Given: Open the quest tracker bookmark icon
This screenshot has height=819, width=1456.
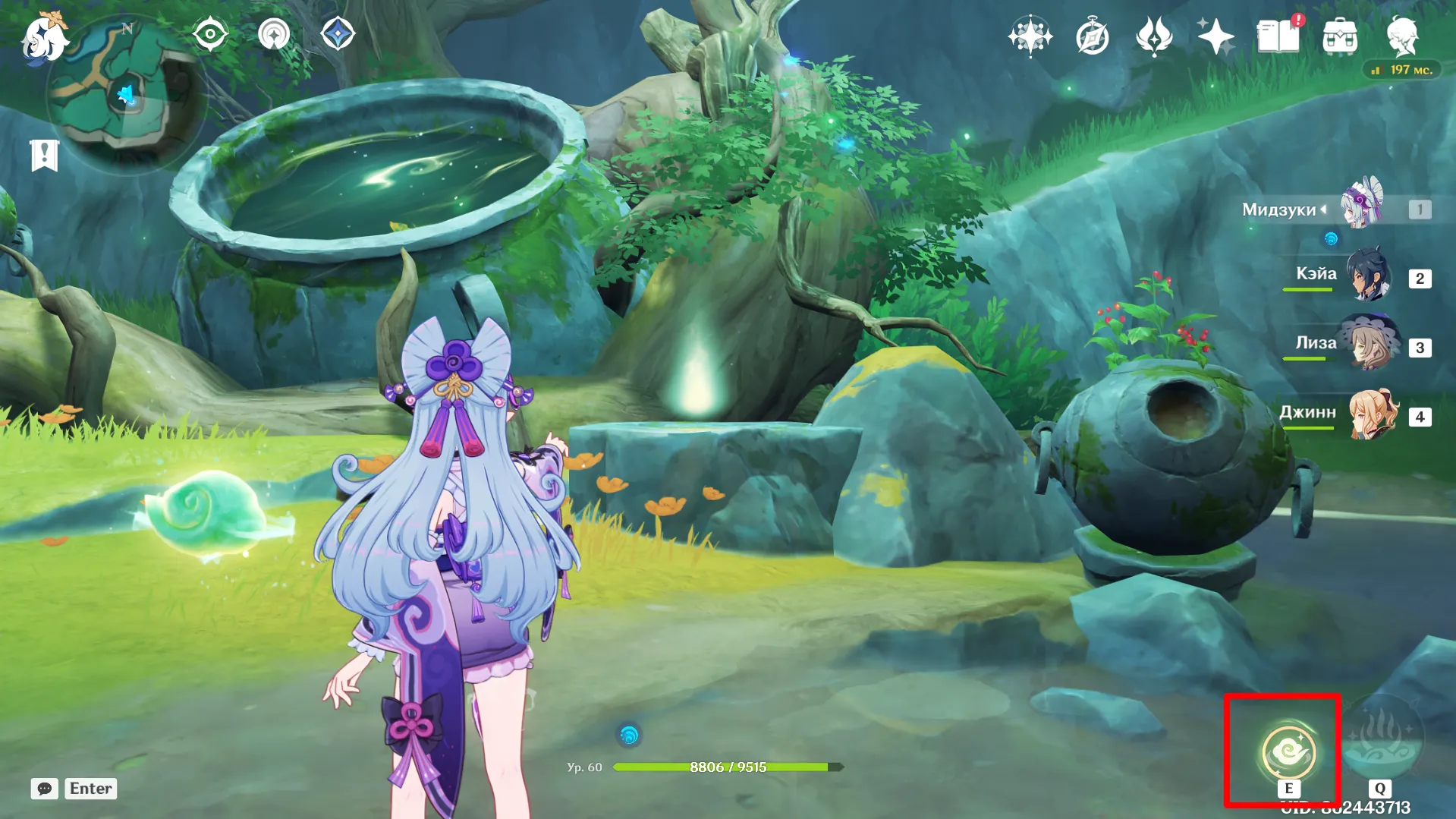Looking at the screenshot, I should 44,156.
